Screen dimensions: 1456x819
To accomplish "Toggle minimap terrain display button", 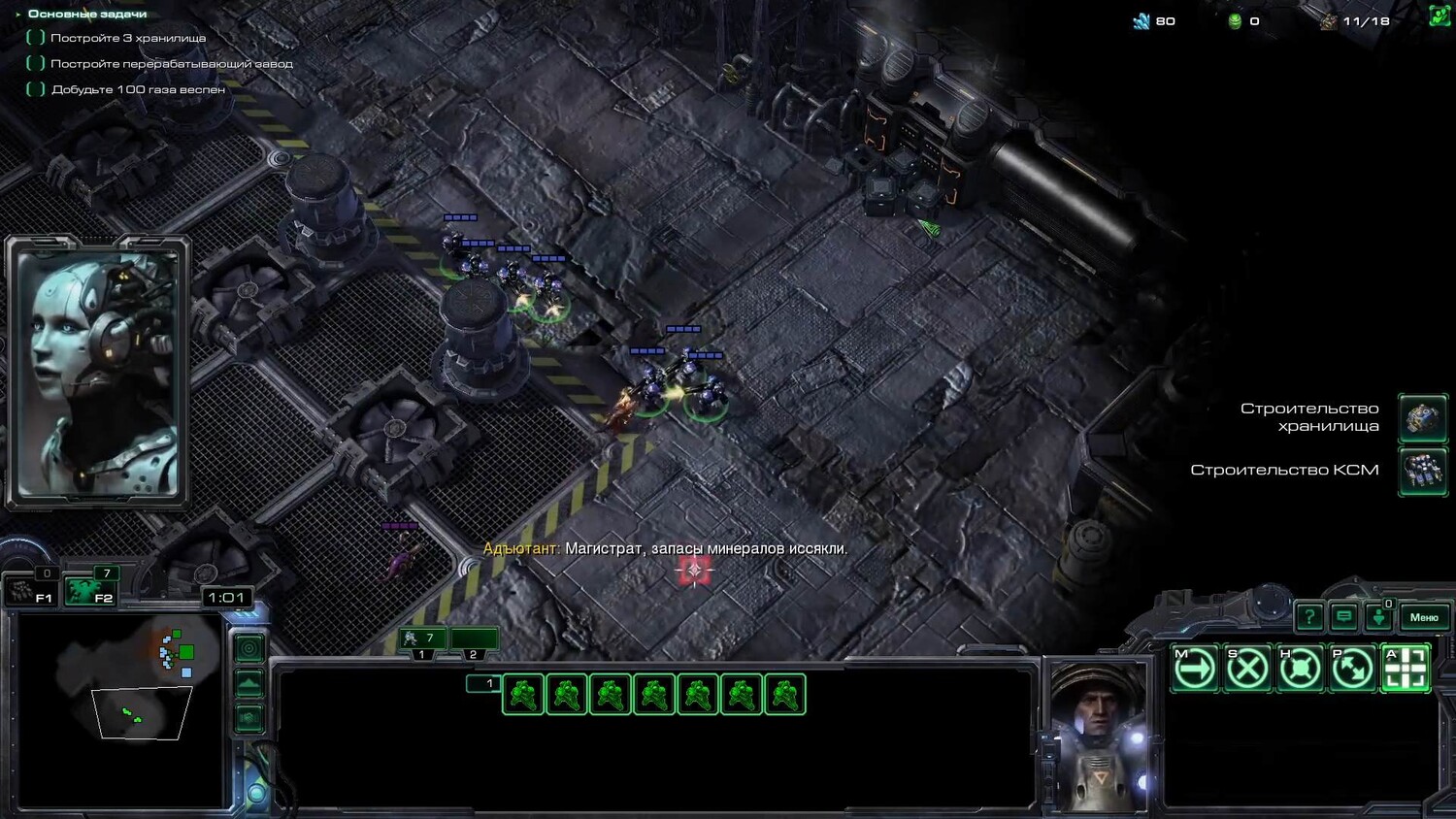I will [x=249, y=683].
